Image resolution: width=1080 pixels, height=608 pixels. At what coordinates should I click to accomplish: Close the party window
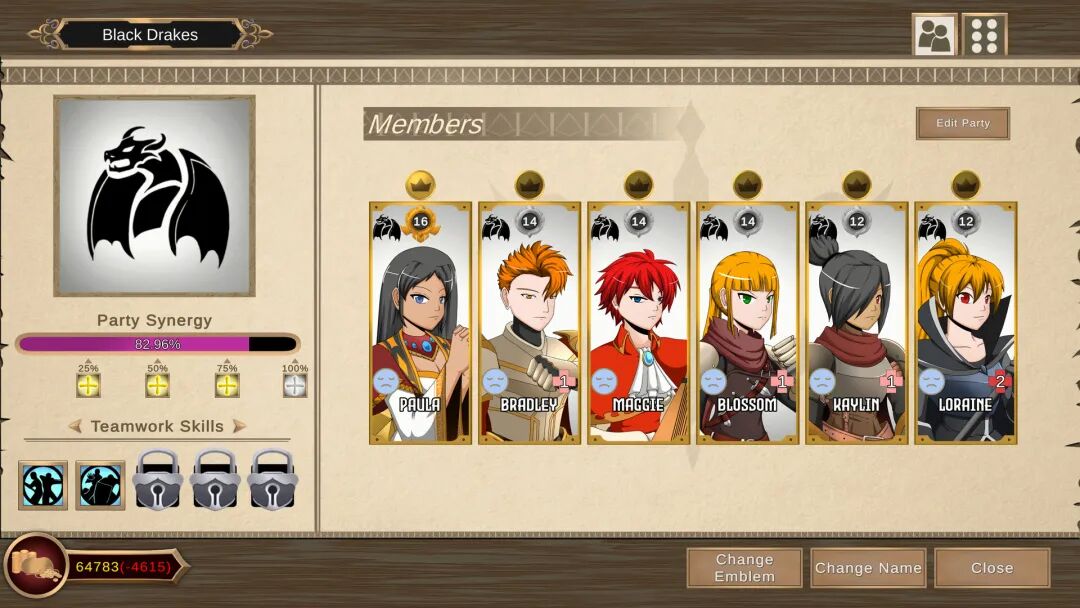991,568
